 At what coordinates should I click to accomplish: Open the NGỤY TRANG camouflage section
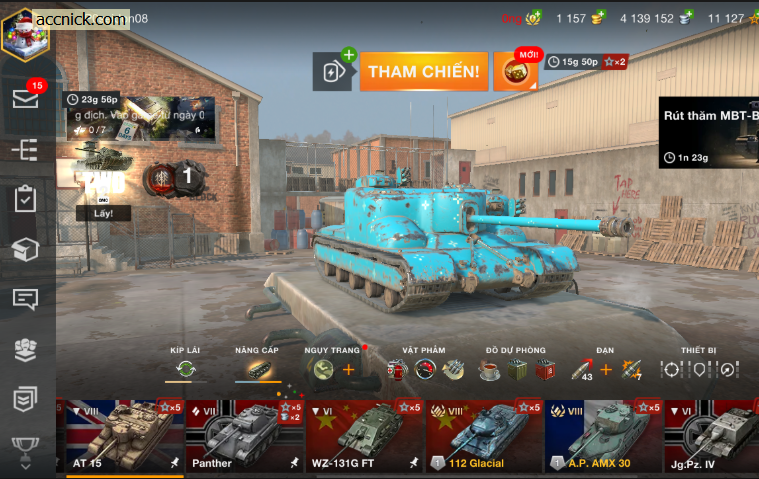tap(331, 369)
